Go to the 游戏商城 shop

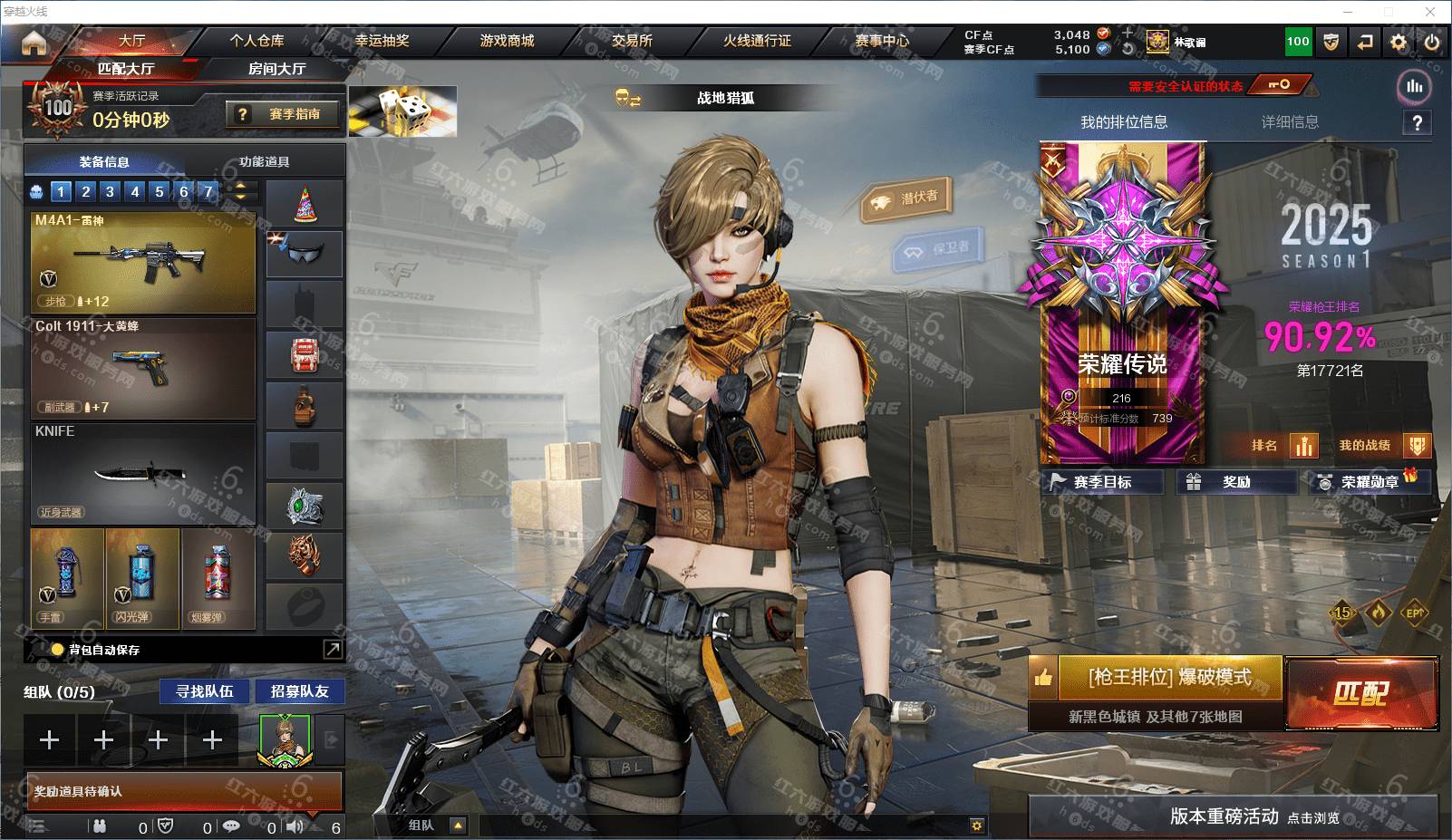tap(507, 41)
